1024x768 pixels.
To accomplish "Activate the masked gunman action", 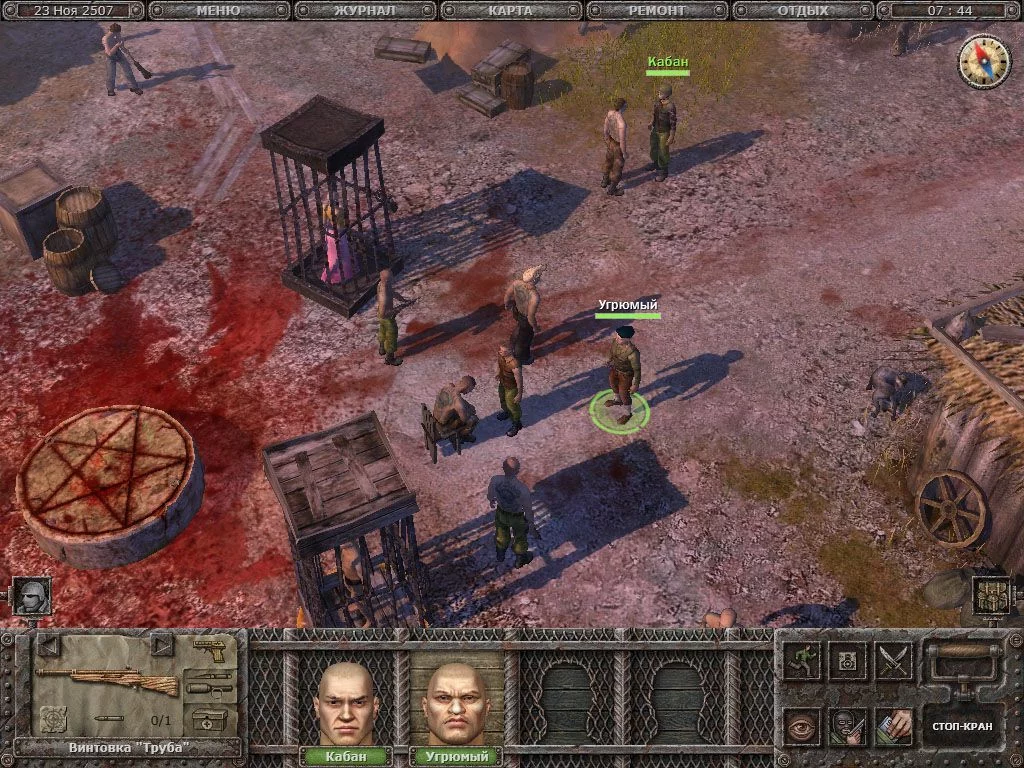I will click(x=847, y=725).
